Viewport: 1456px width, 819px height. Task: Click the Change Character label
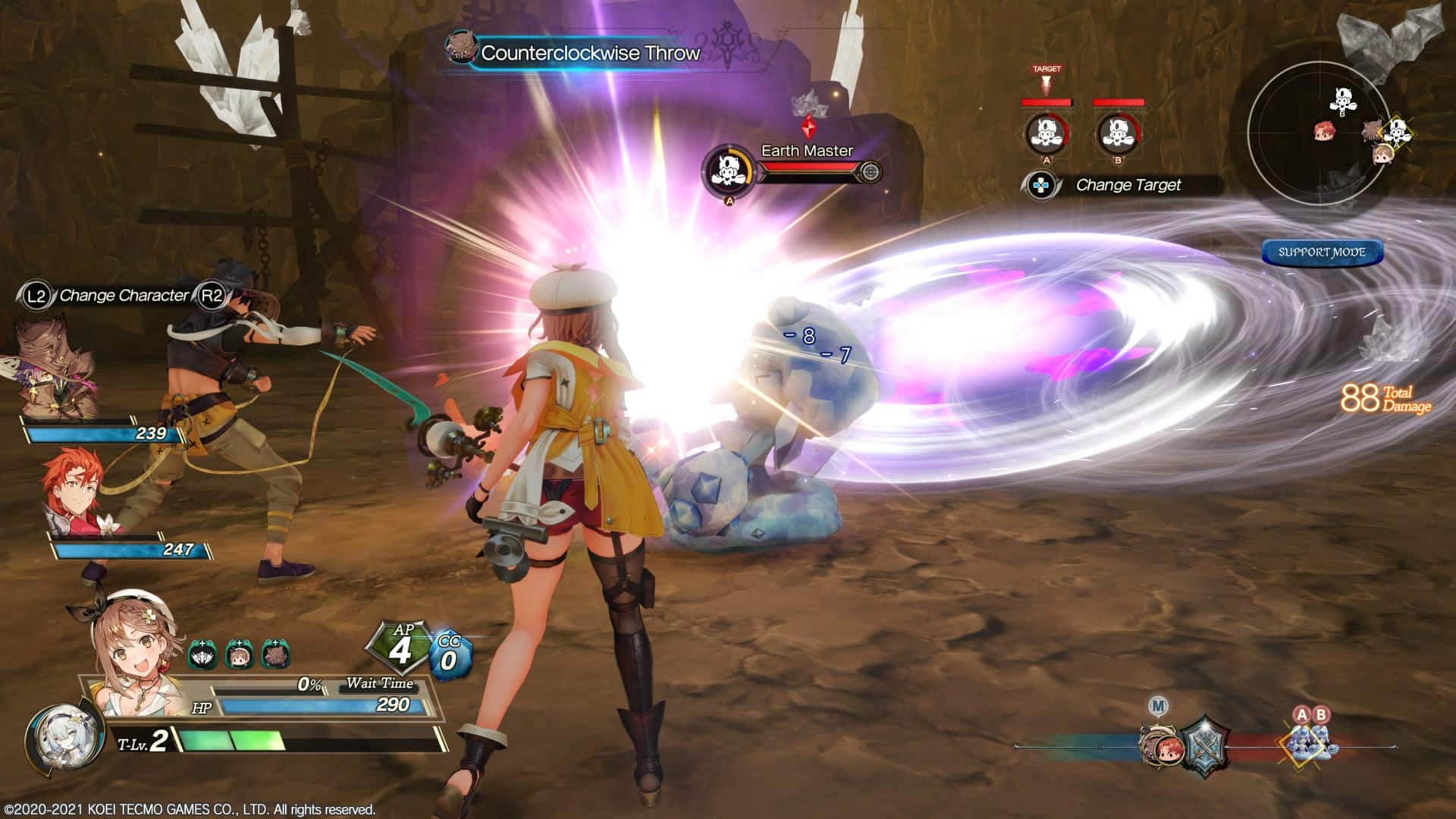click(124, 296)
